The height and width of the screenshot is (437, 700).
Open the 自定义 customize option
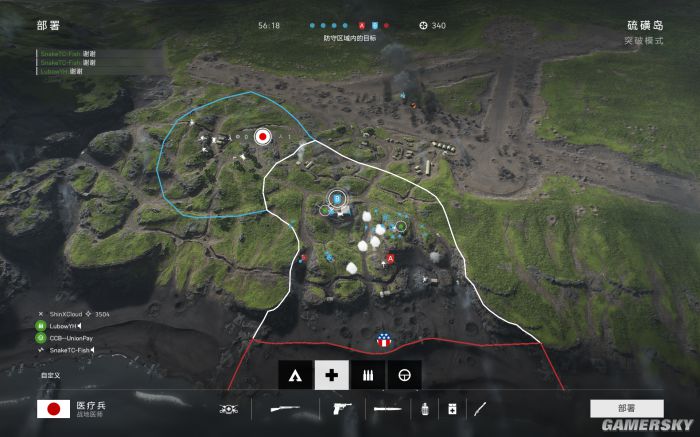pyautogui.click(x=50, y=375)
